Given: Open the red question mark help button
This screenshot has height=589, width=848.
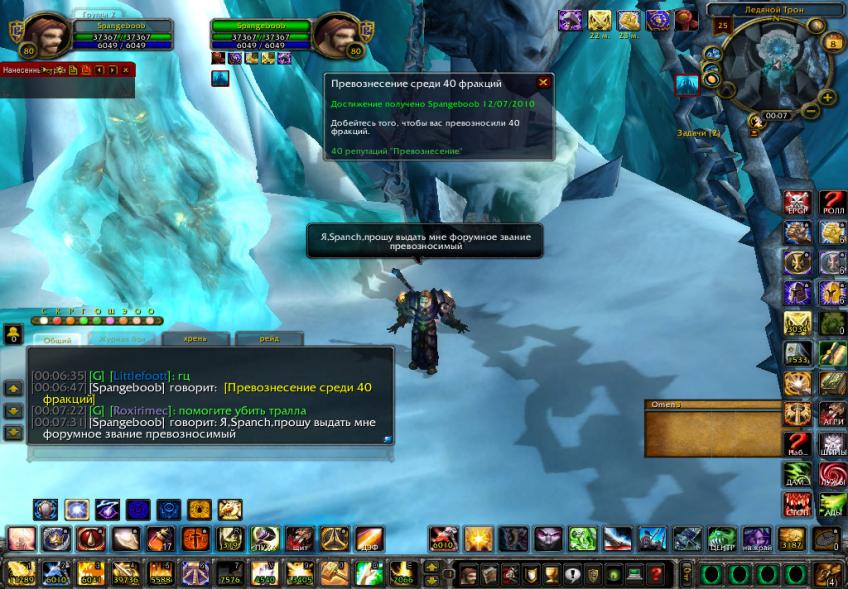Looking at the screenshot, I should click(656, 575).
